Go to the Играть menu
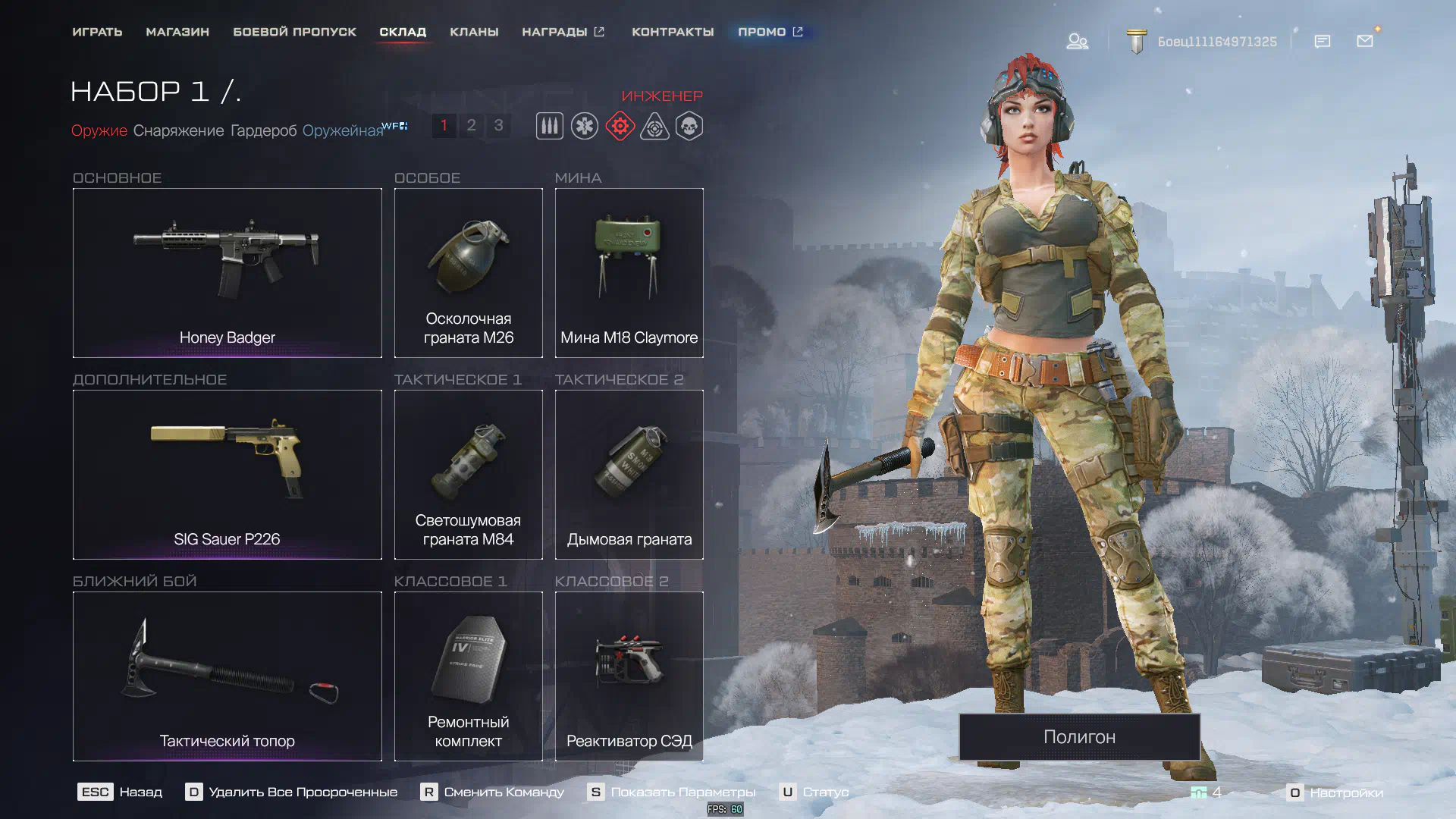 pos(97,32)
